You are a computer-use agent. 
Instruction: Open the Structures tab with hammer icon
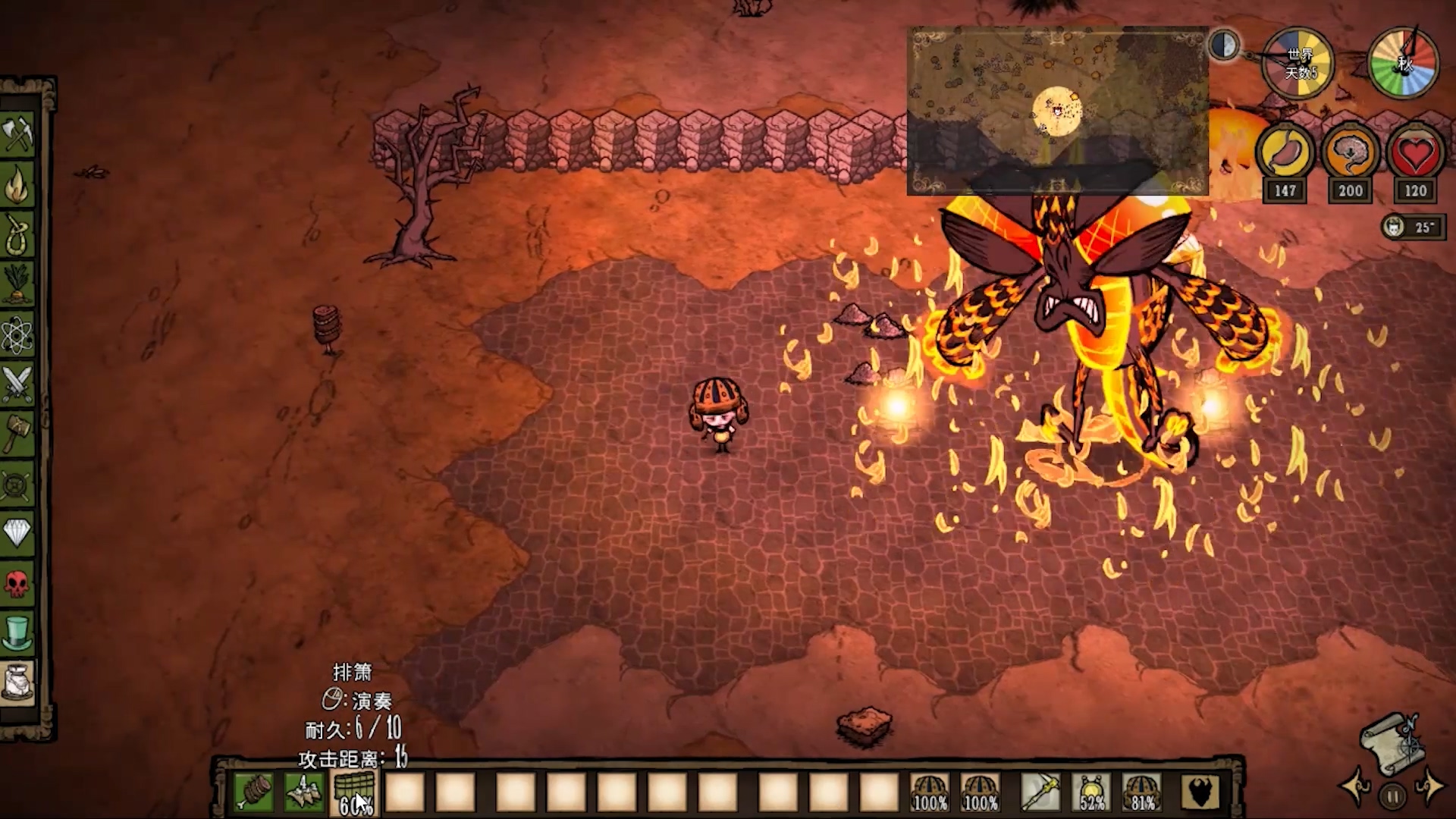(x=17, y=433)
